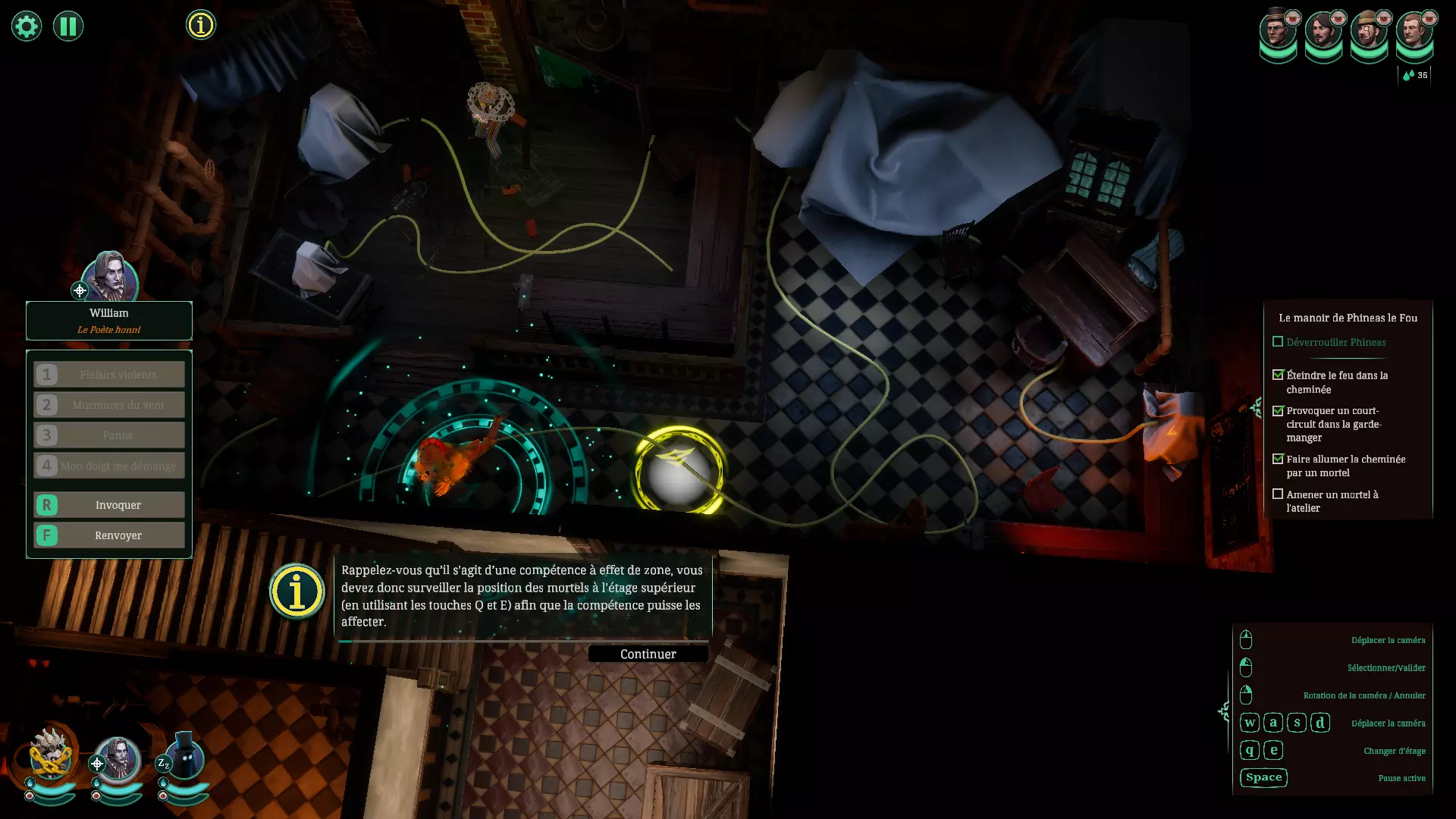Open the settings gear menu
This screenshot has width=1456, height=819.
[27, 27]
